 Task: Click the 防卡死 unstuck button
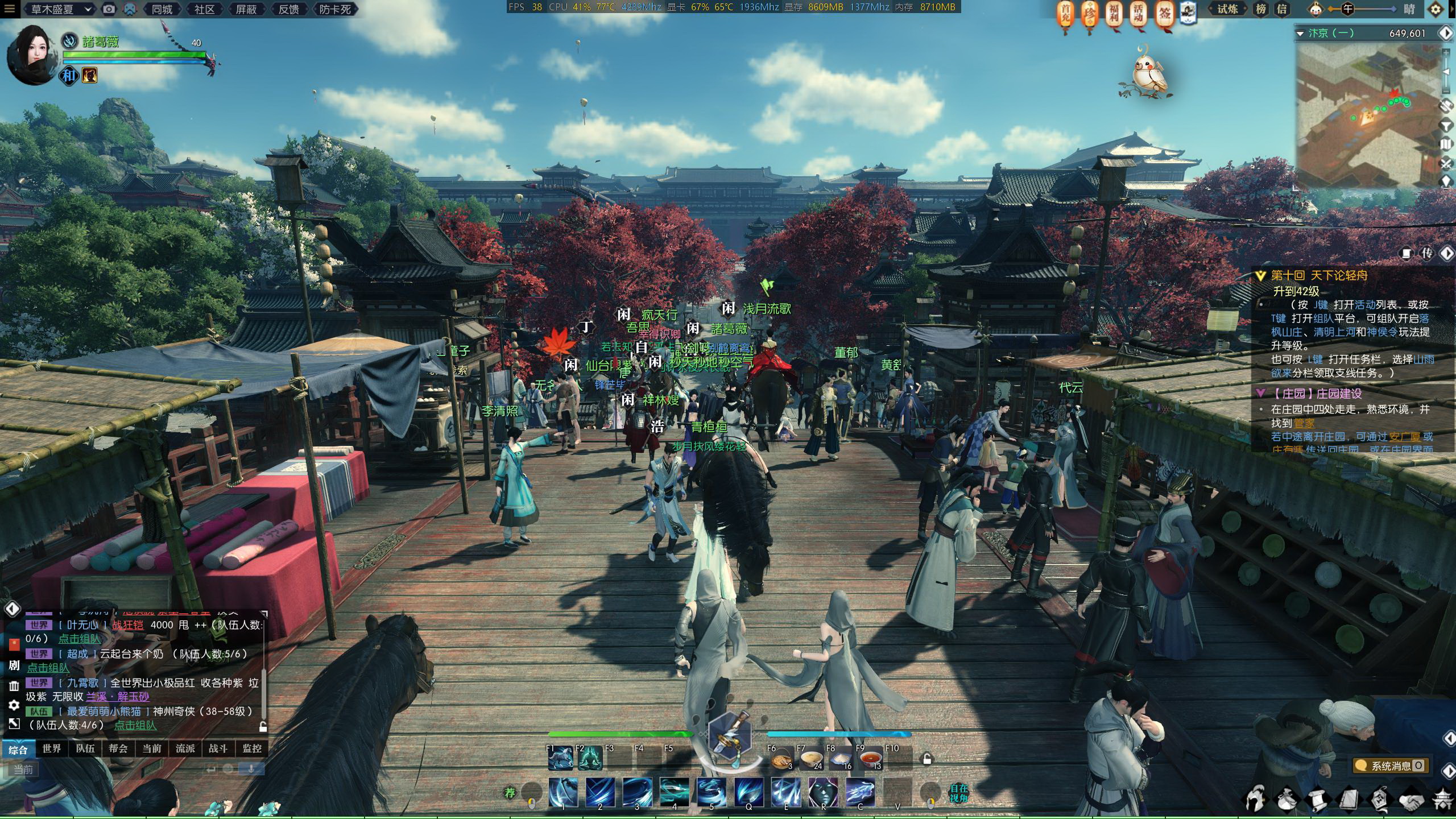coord(334,9)
